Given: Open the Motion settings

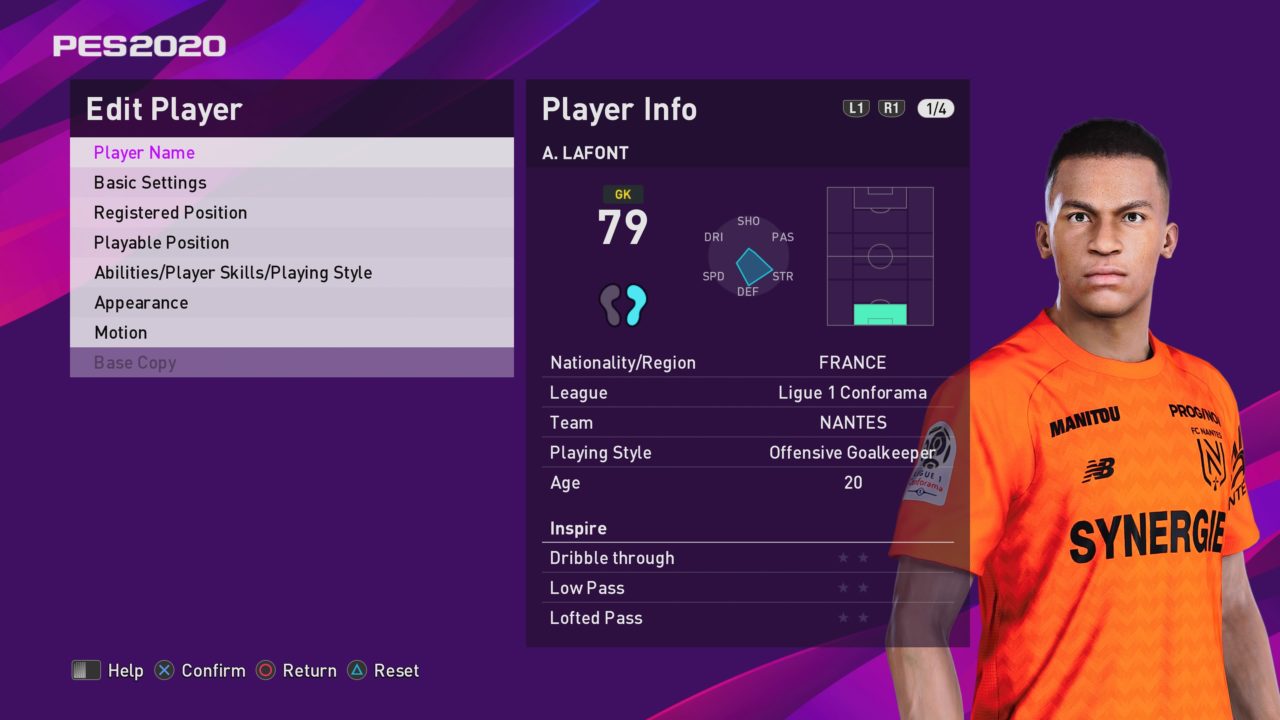Looking at the screenshot, I should pyautogui.click(x=120, y=333).
